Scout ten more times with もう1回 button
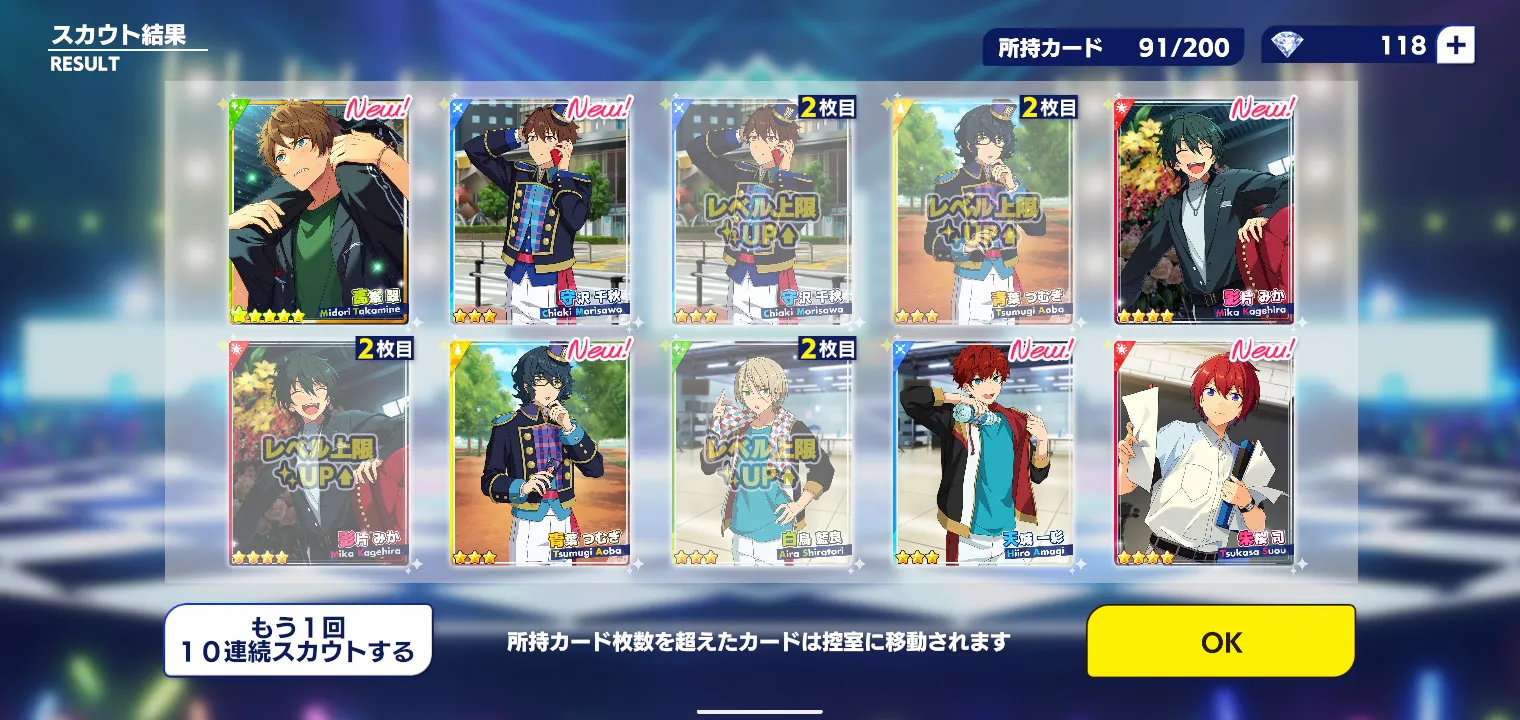This screenshot has height=720, width=1520. point(298,640)
